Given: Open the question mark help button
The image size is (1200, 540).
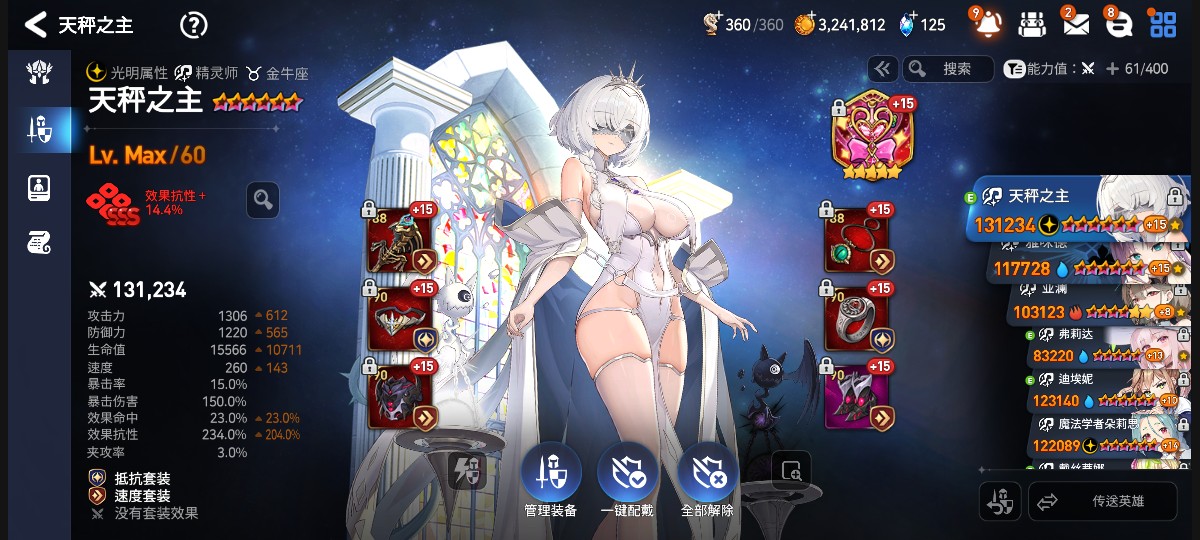Looking at the screenshot, I should click(193, 25).
